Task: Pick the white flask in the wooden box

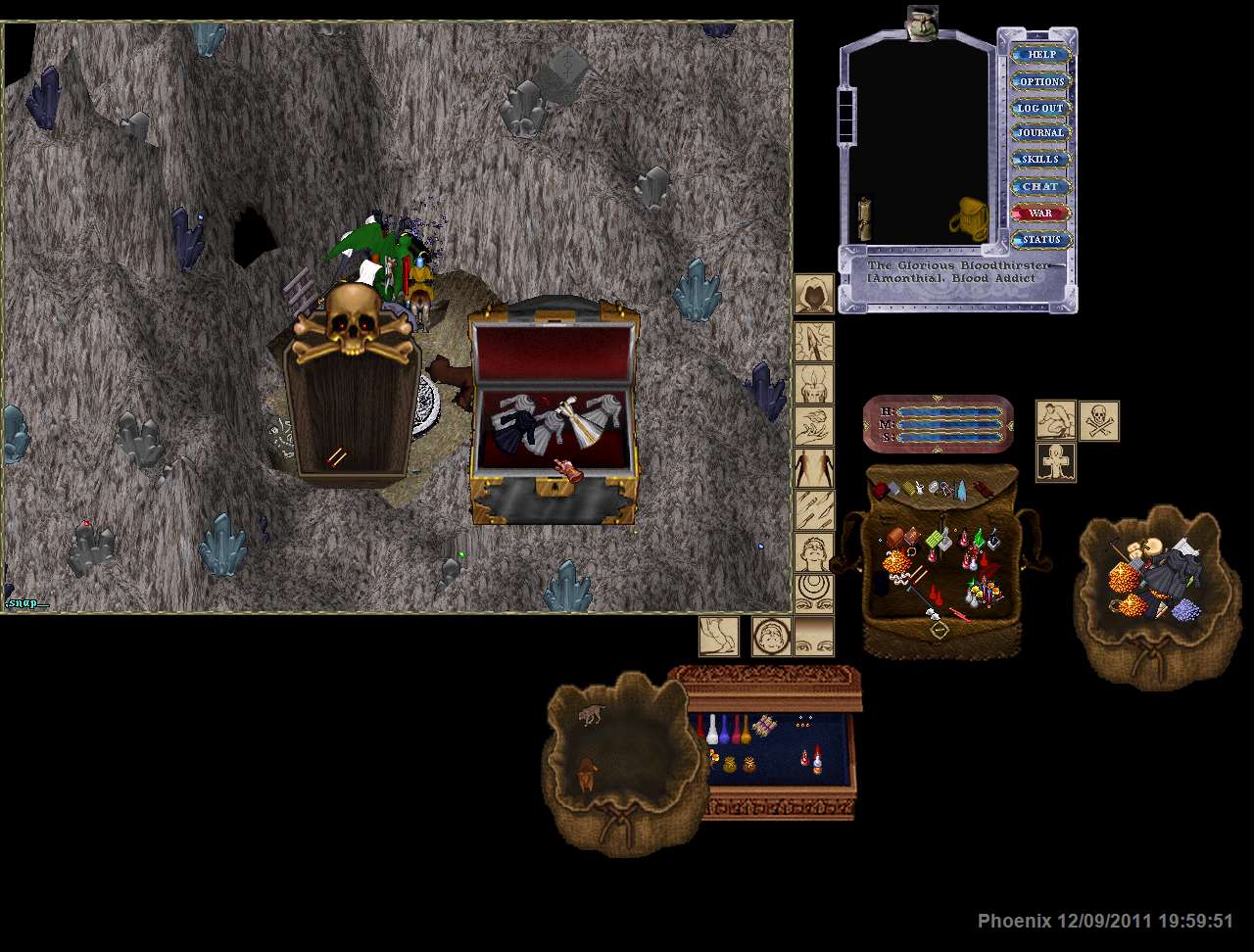Action: point(712,730)
